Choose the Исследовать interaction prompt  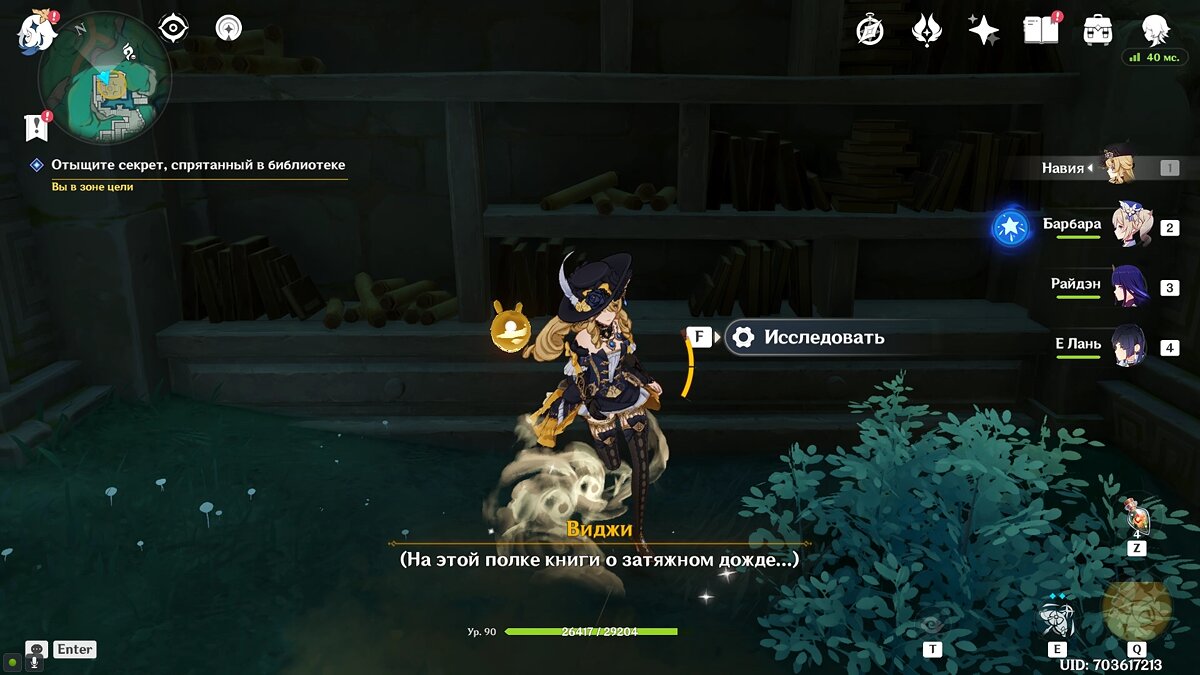click(x=805, y=337)
